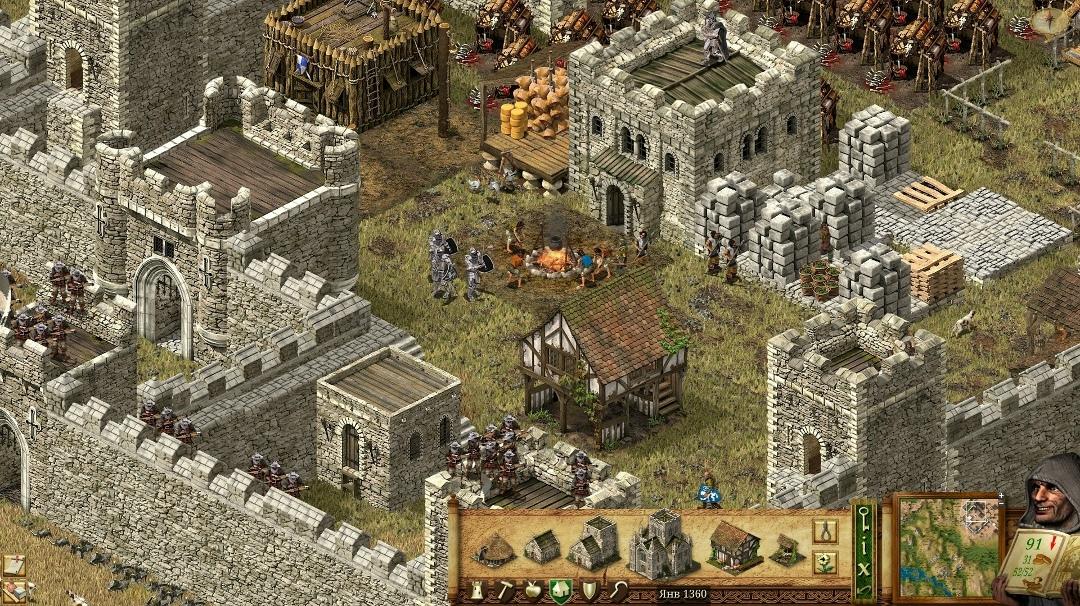The width and height of the screenshot is (1080, 606).
Task: Choose the timber-framed apothecary building
Action: coord(735,545)
